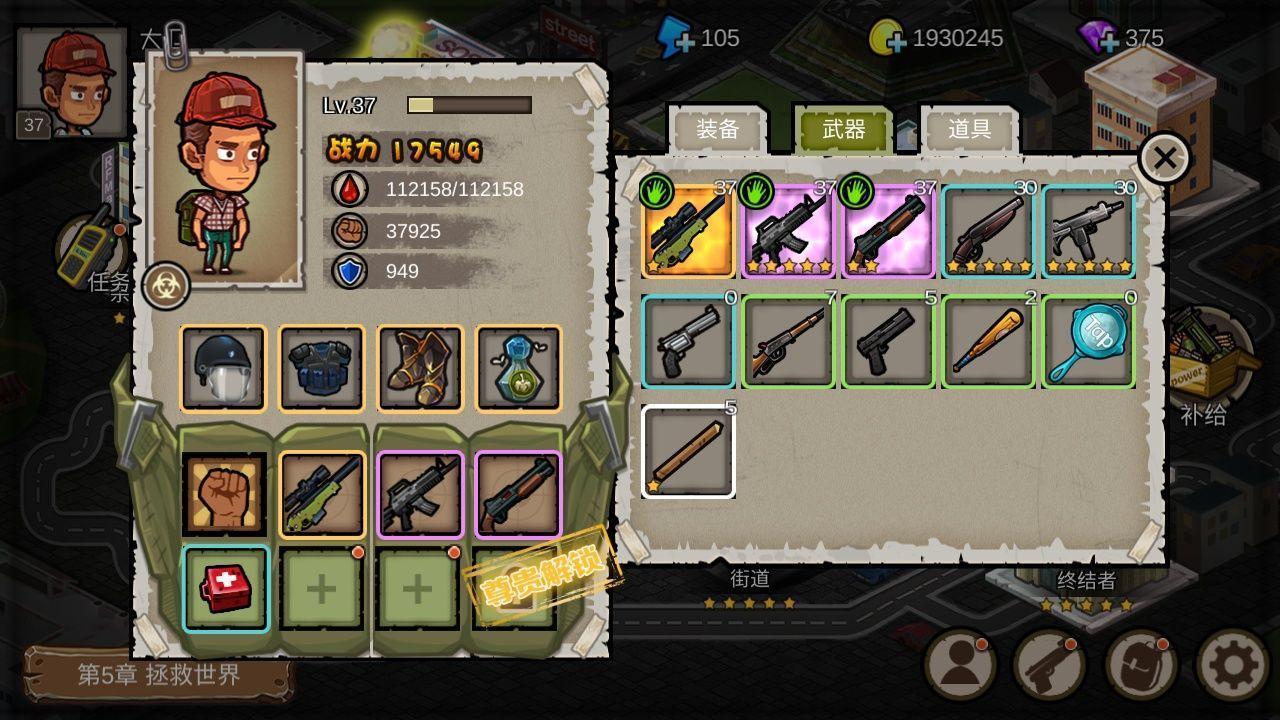1280x720 pixels.
Task: Switch to the 装备 equipment tab
Action: pos(717,129)
